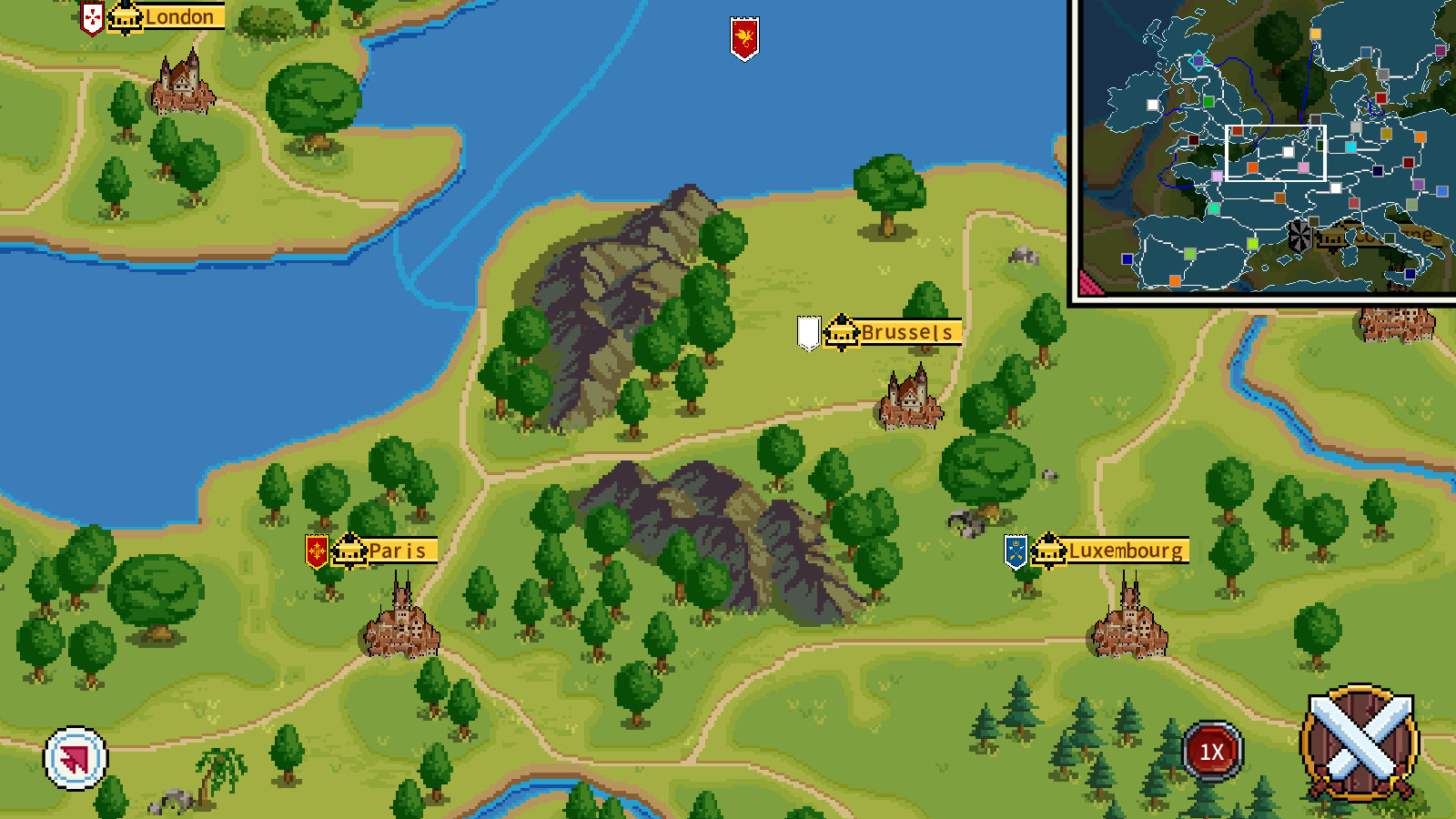Click the red cross shield beside Paris
The width and height of the screenshot is (1456, 819).
(316, 551)
